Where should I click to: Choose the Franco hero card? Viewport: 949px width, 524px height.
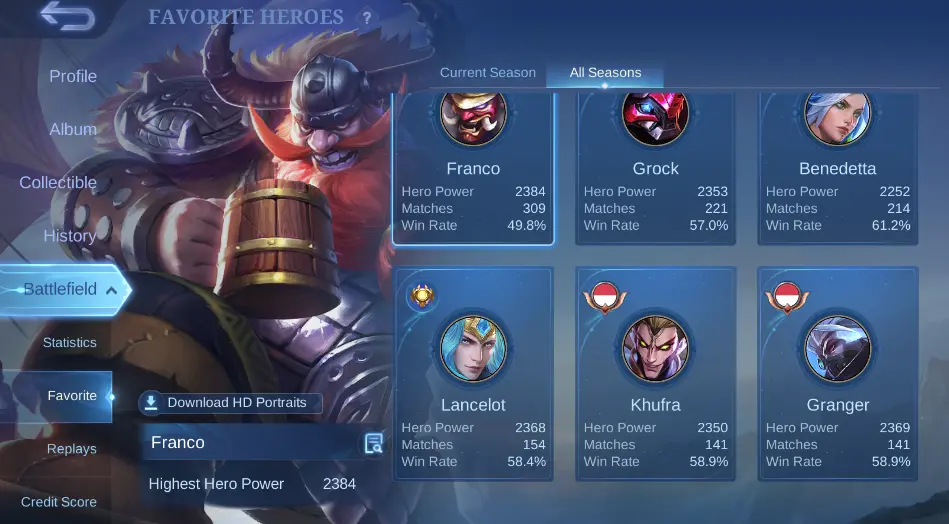pyautogui.click(x=473, y=170)
